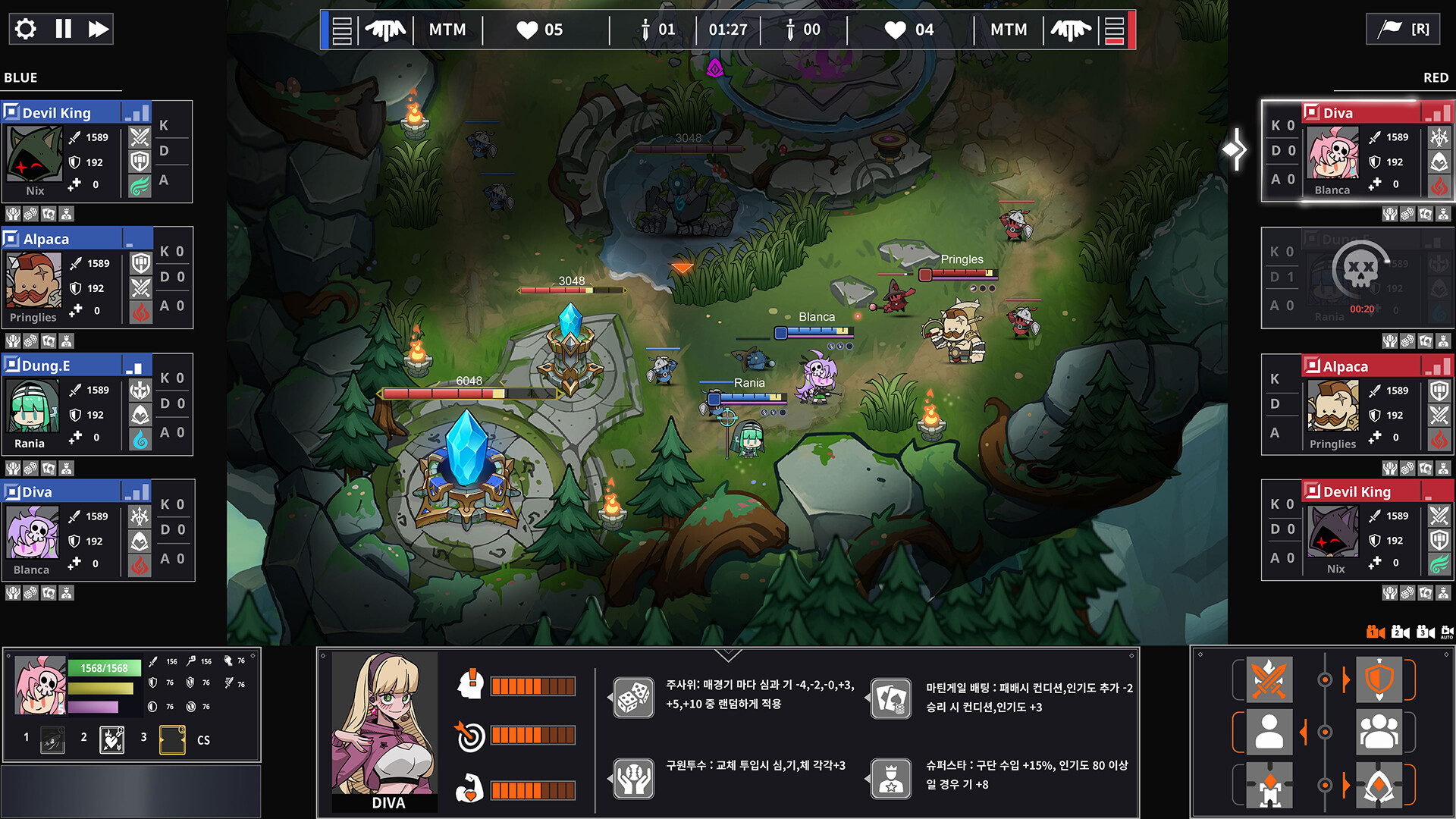
Task: Select the flaming crossed swords aggressive tactic icon
Action: (1269, 679)
